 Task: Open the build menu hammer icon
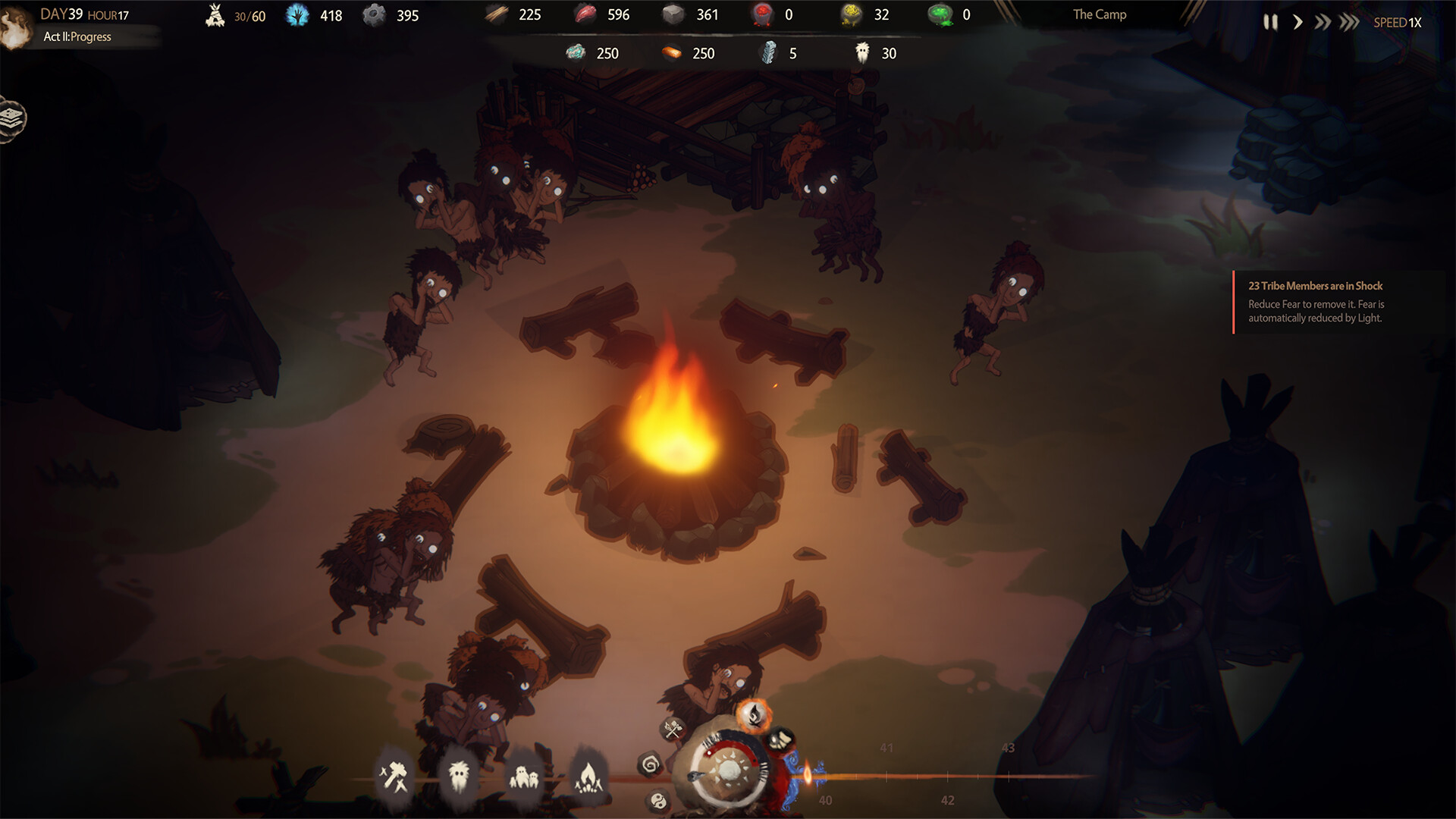point(394,775)
